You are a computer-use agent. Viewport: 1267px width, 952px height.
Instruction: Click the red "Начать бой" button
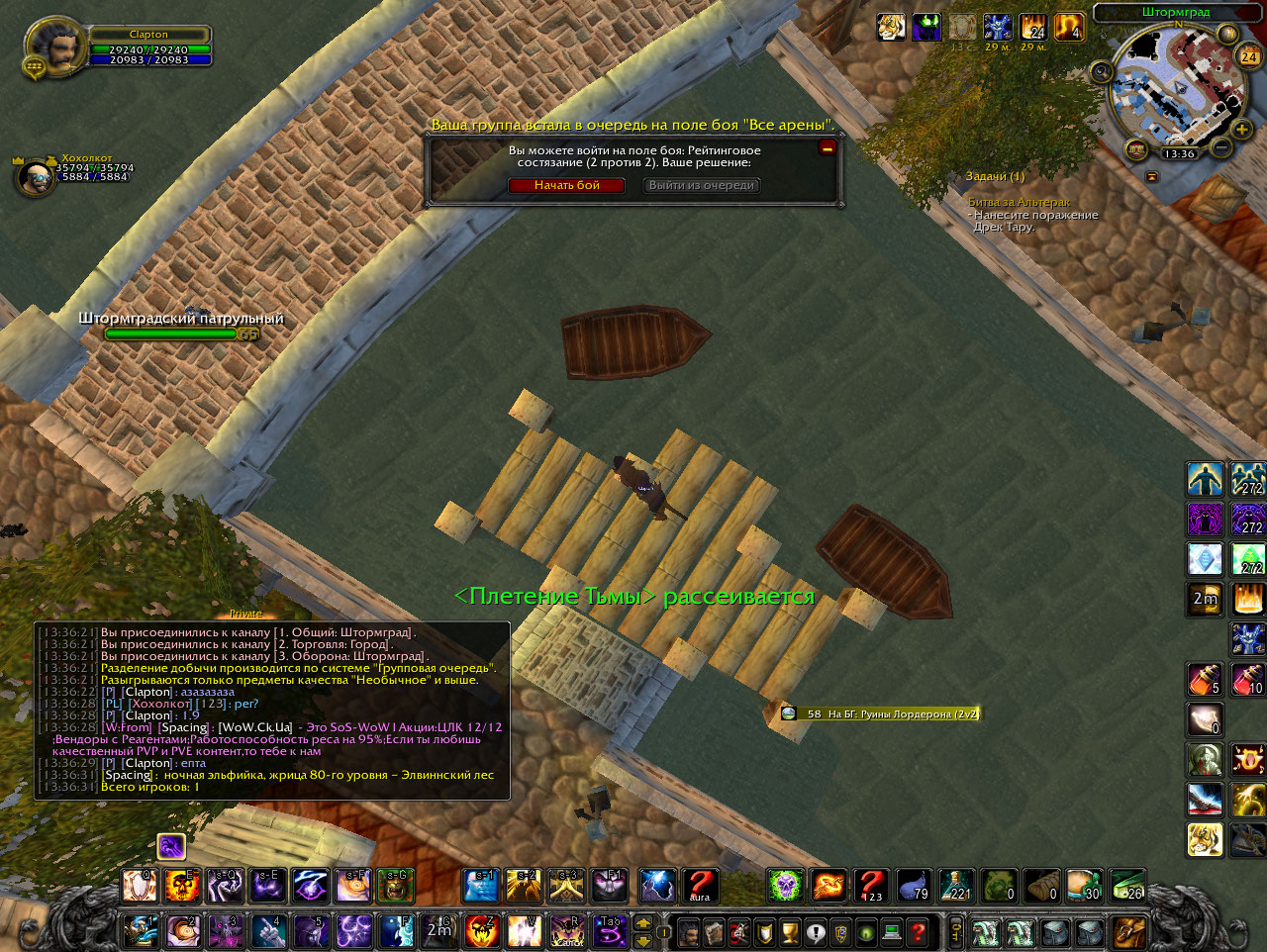(x=566, y=185)
